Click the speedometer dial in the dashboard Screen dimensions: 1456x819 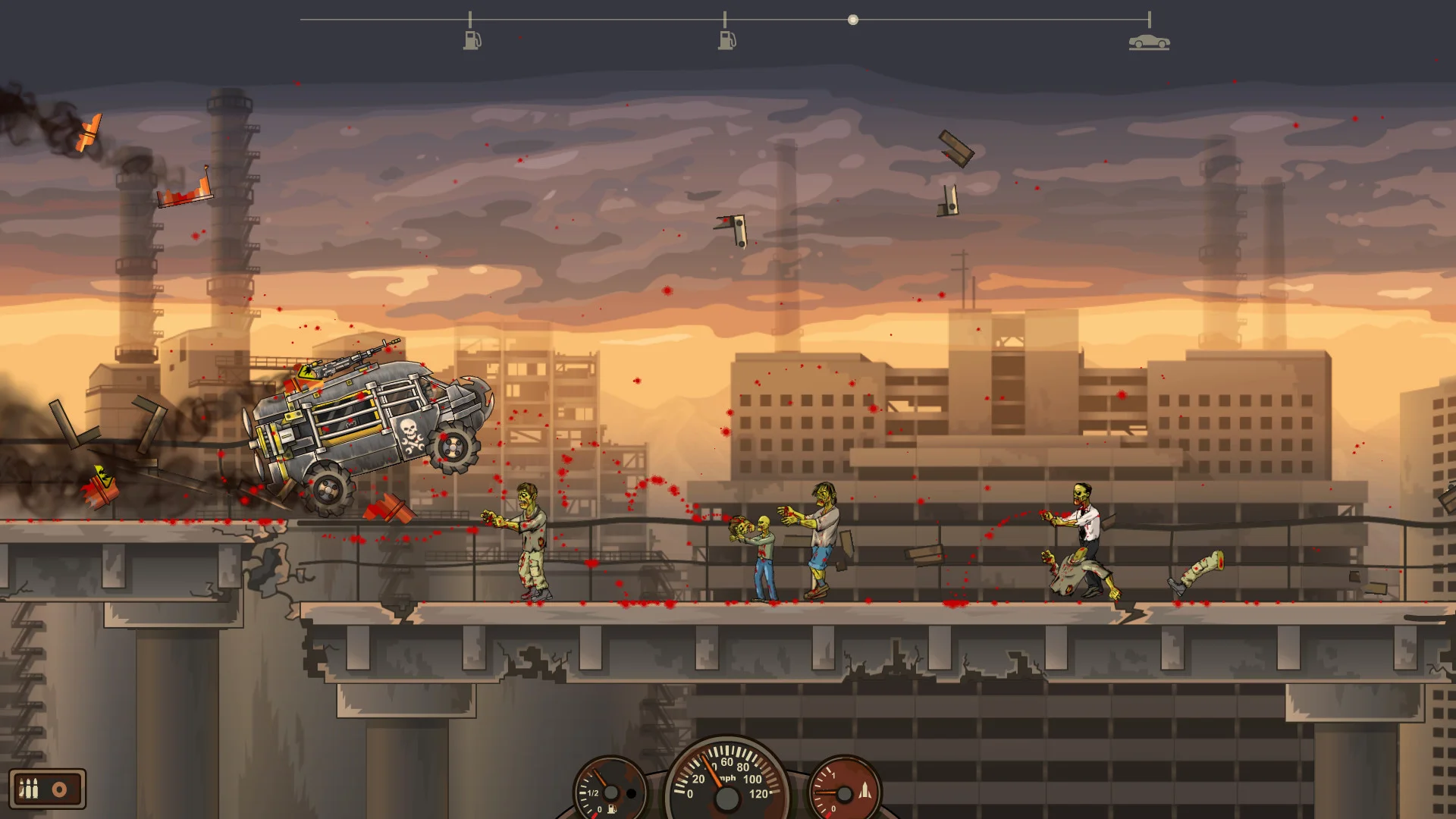click(x=728, y=792)
